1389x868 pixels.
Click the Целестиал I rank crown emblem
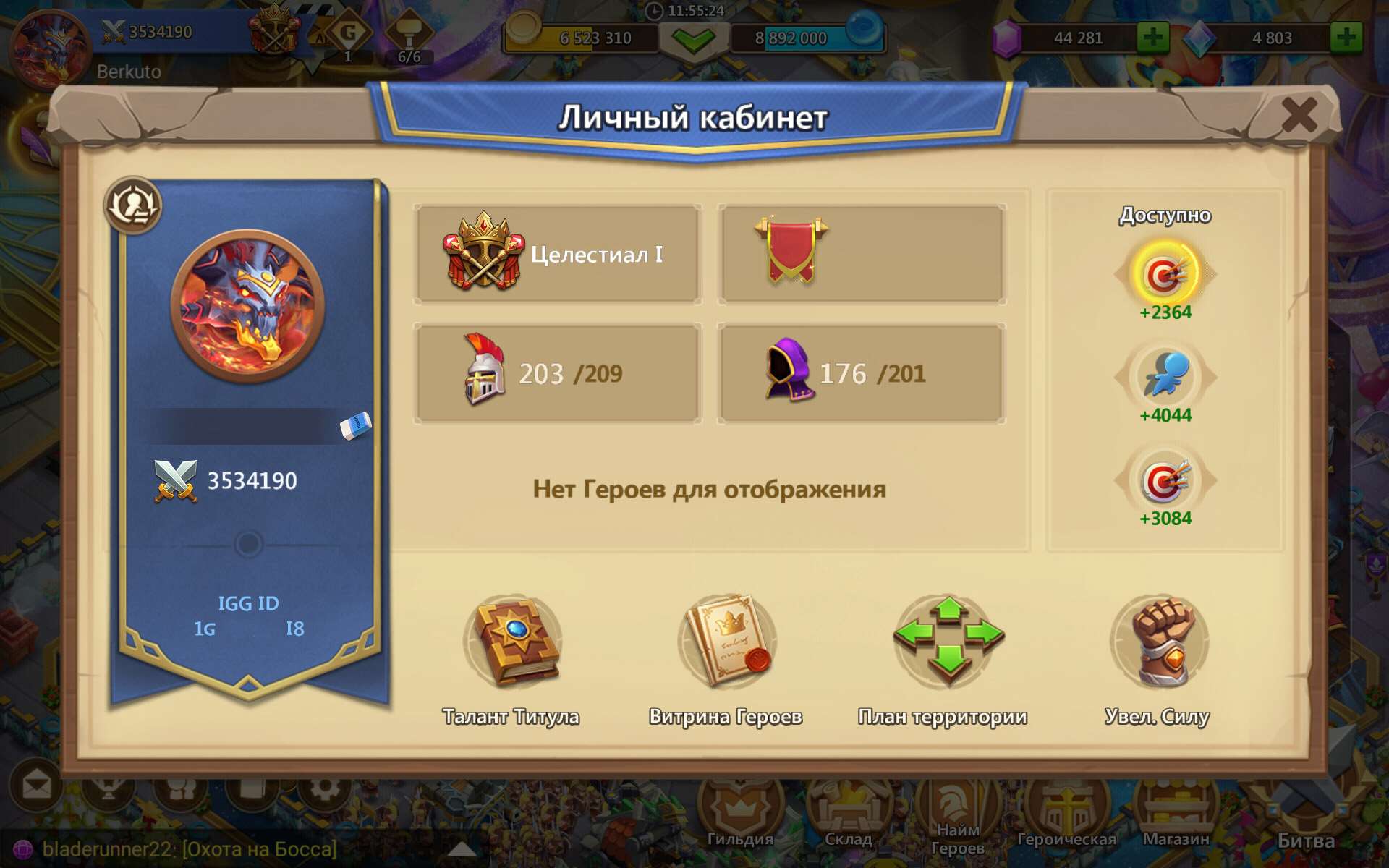coord(483,250)
